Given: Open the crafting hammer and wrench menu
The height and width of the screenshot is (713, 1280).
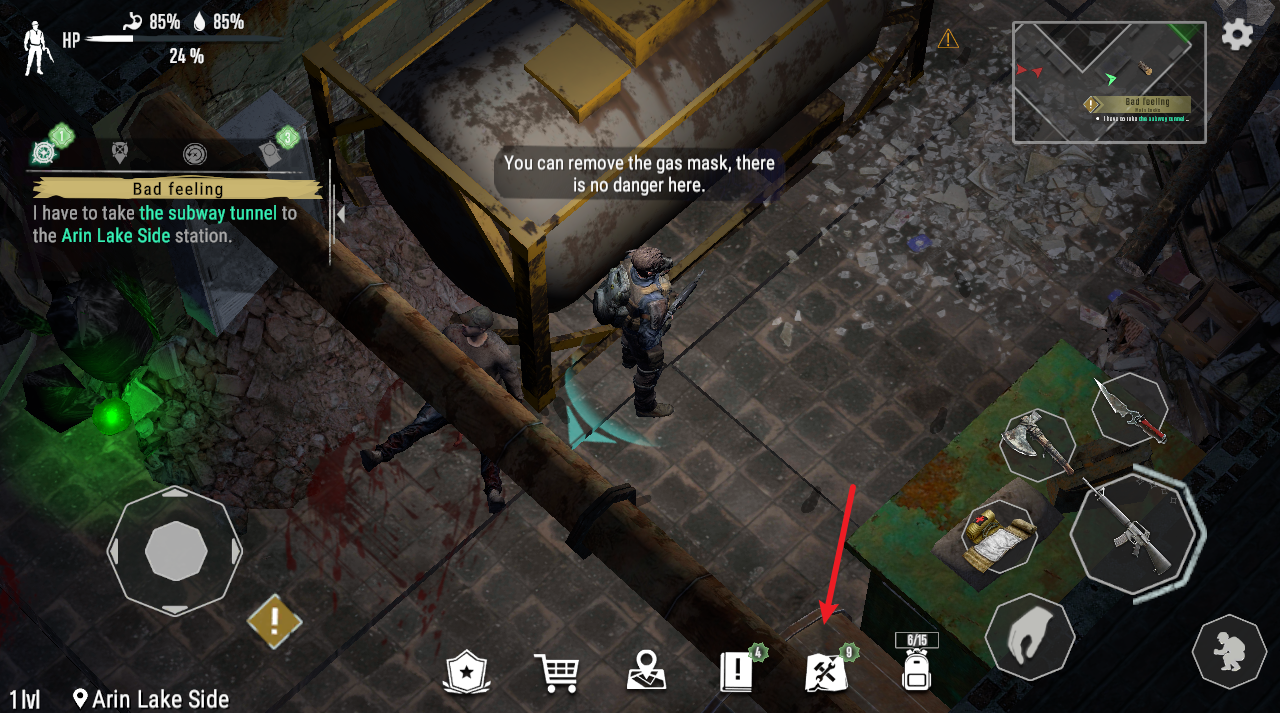Looking at the screenshot, I should pos(827,672).
